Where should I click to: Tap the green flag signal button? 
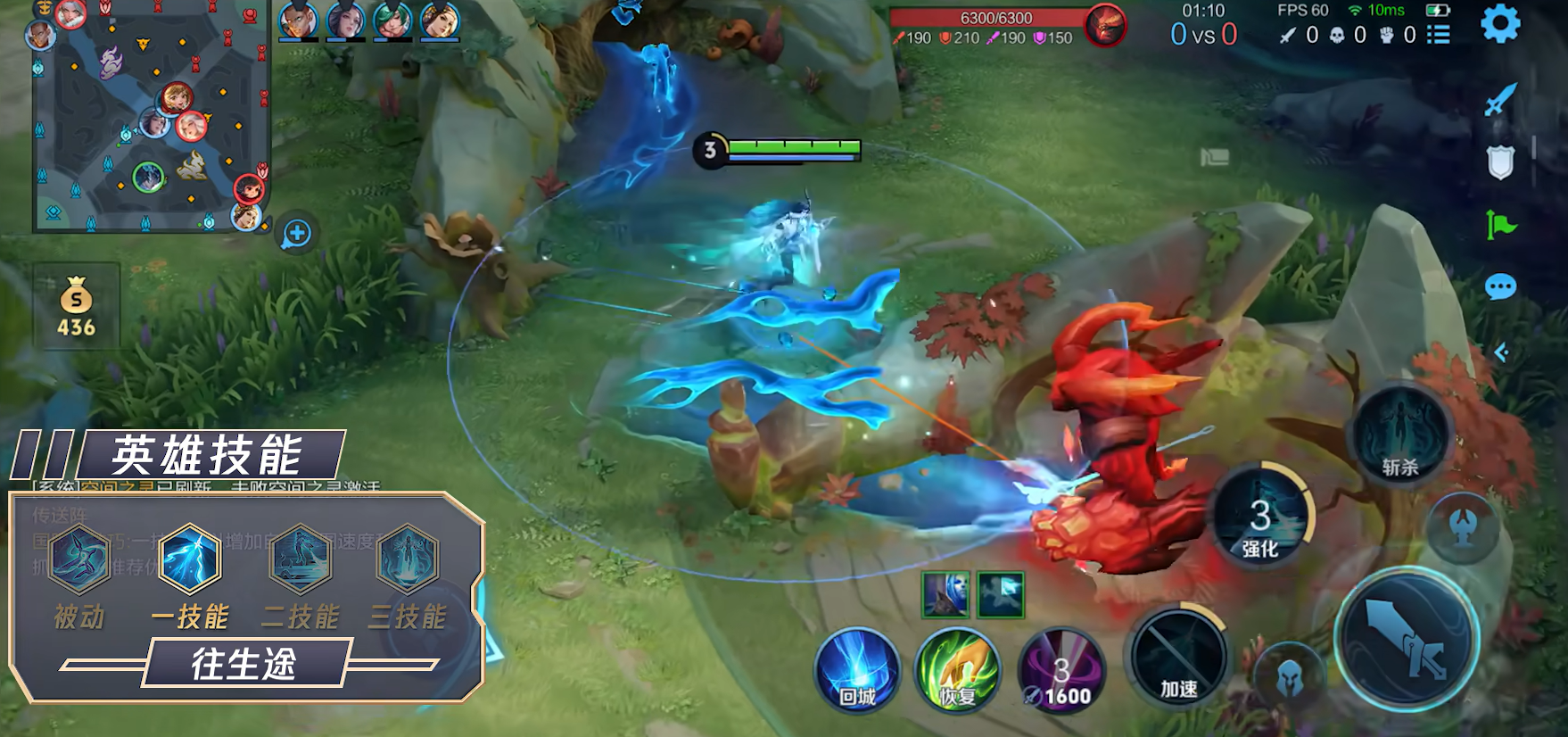pos(1500,225)
